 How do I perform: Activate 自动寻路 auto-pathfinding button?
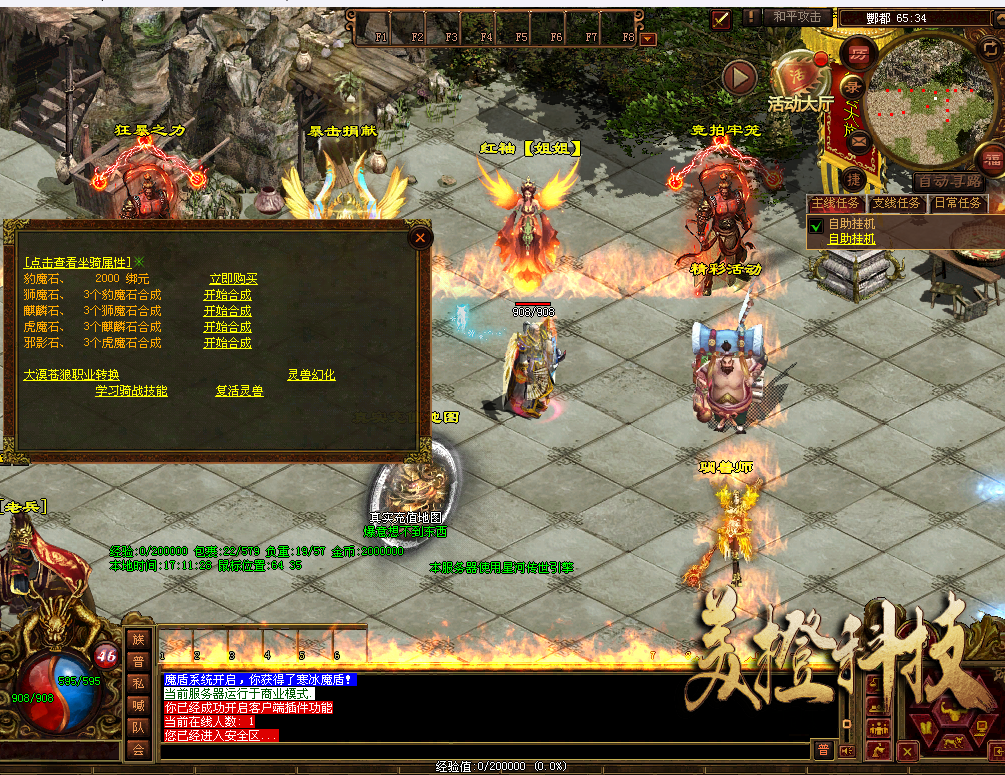950,182
